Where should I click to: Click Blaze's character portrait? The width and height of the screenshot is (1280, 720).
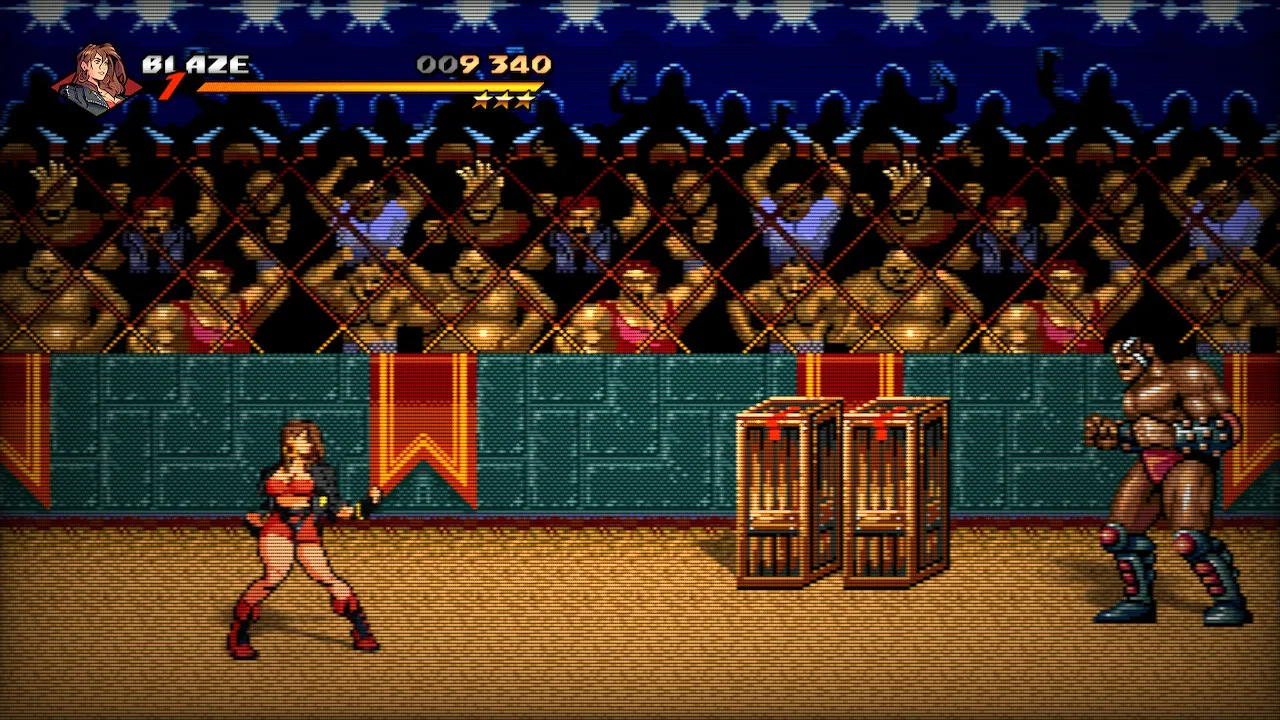coord(96,77)
